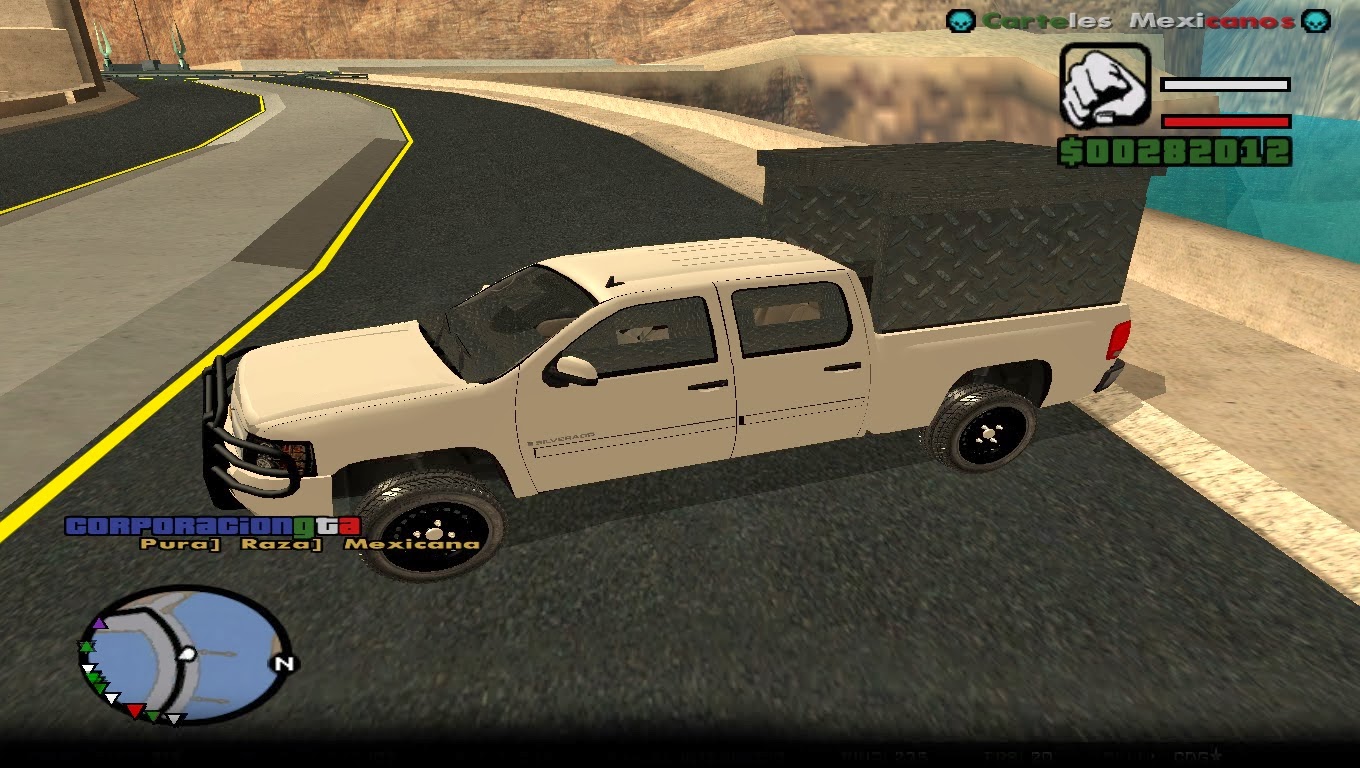Click the N north indicator on the radar
1360x768 pixels.
pos(284,663)
